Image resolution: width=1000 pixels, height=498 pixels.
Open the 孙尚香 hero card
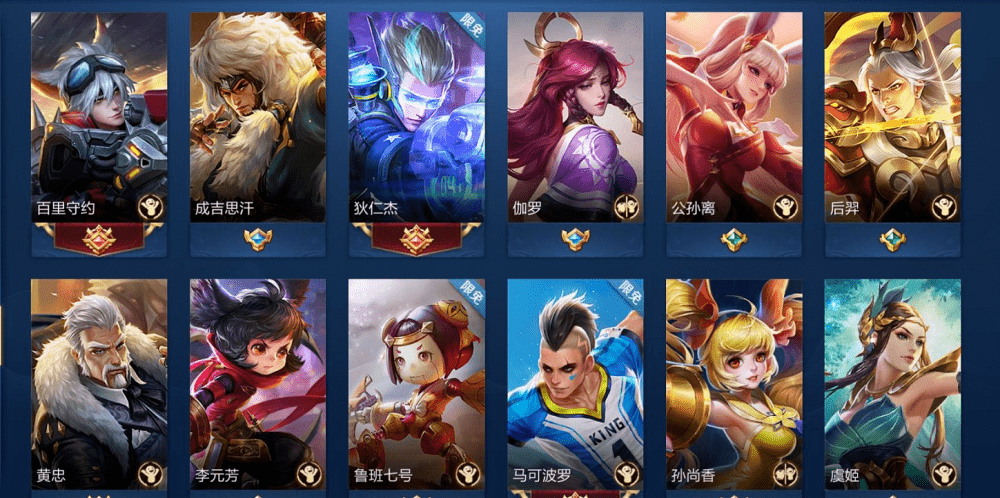(x=734, y=383)
